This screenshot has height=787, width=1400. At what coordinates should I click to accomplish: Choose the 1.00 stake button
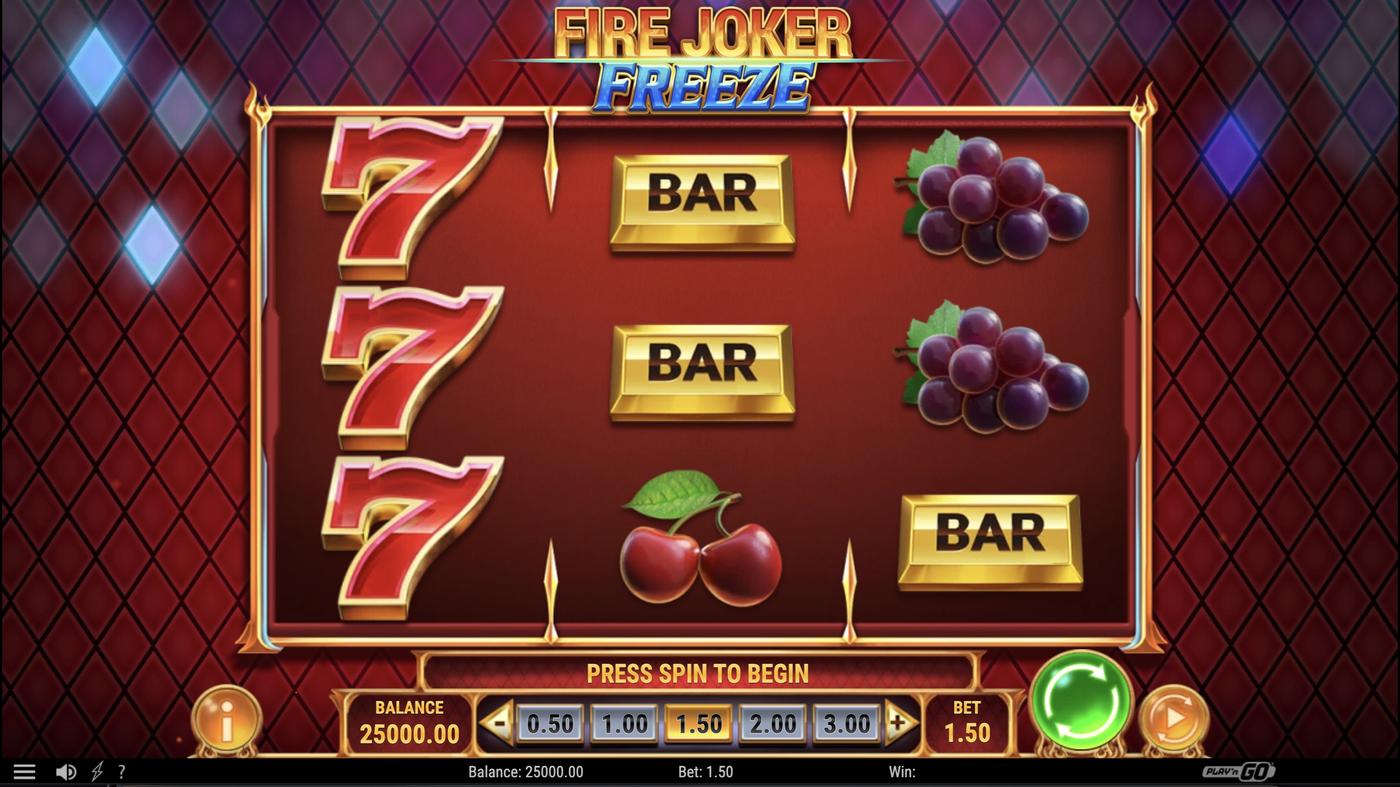click(625, 721)
